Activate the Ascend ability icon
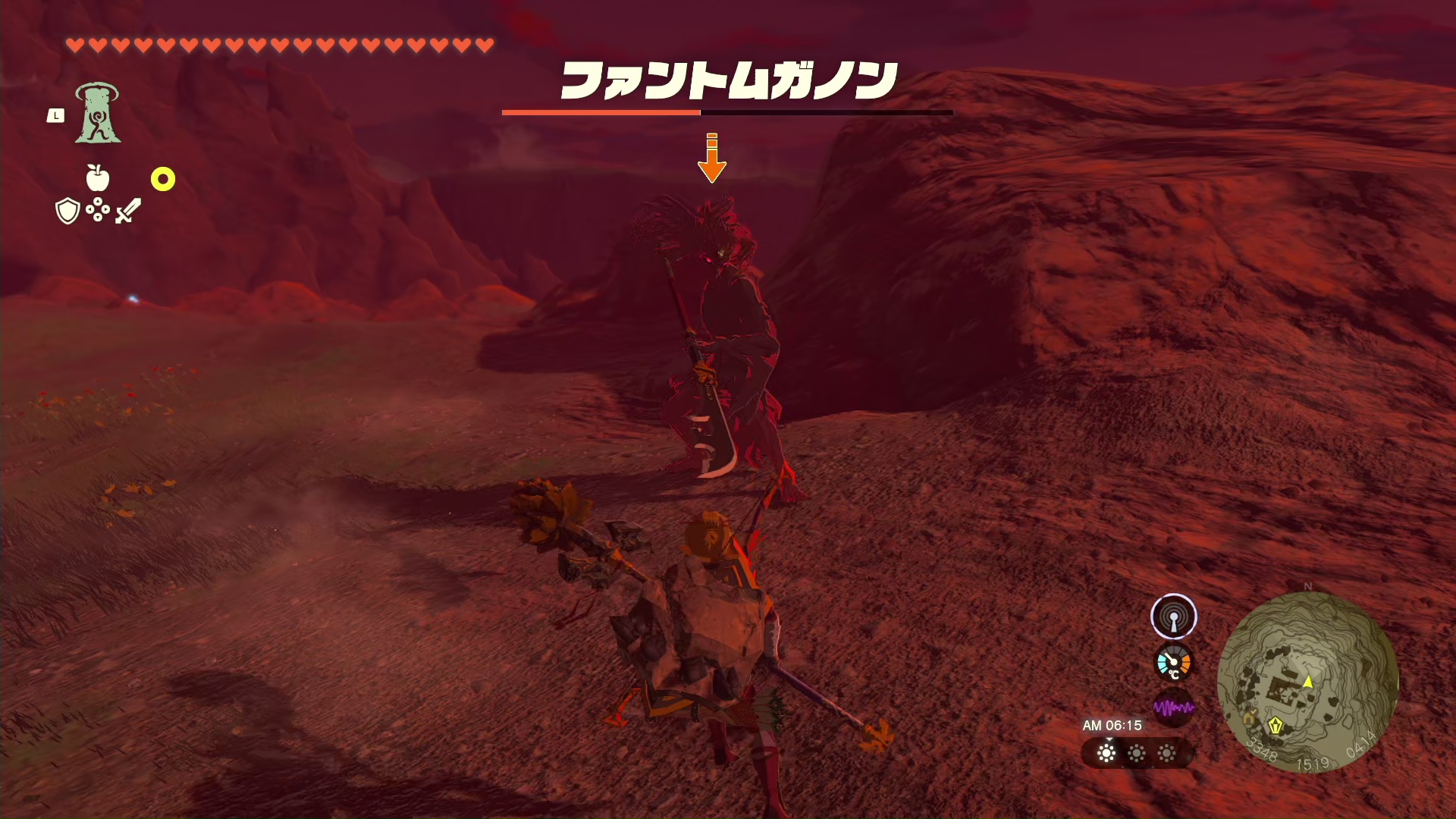This screenshot has width=1456, height=819. [98, 114]
